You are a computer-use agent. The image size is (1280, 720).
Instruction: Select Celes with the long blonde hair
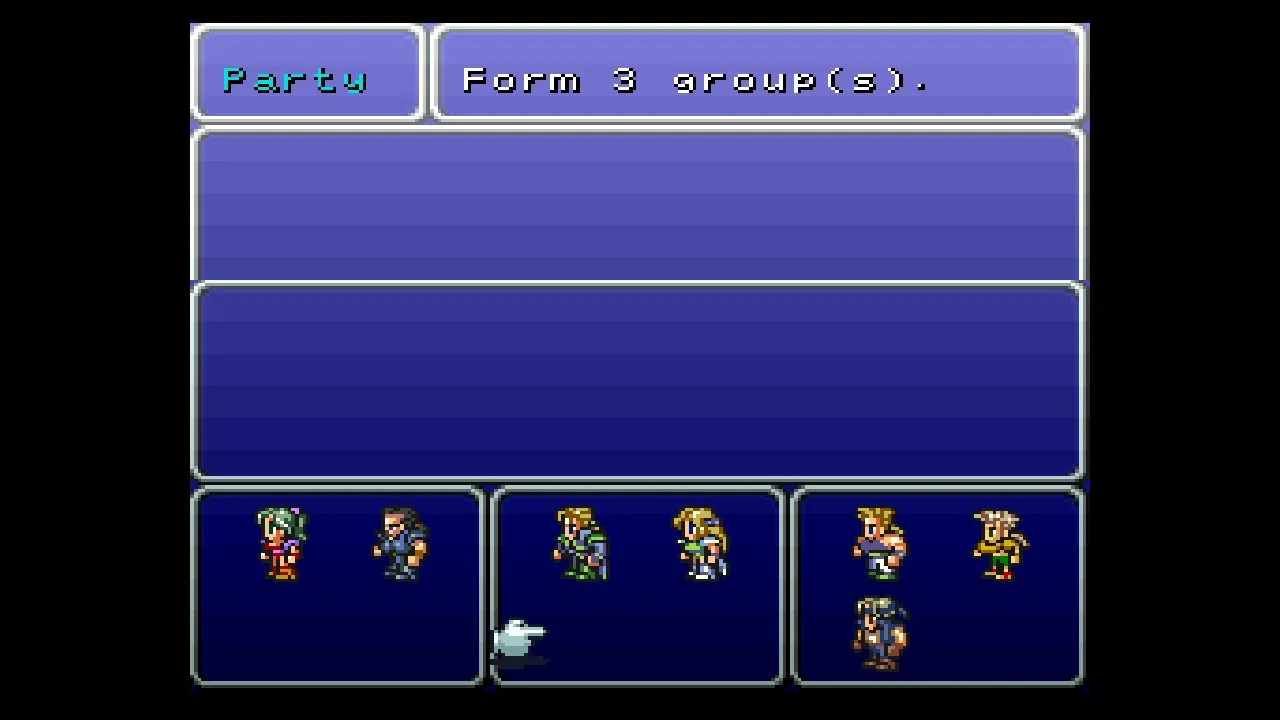tap(701, 544)
